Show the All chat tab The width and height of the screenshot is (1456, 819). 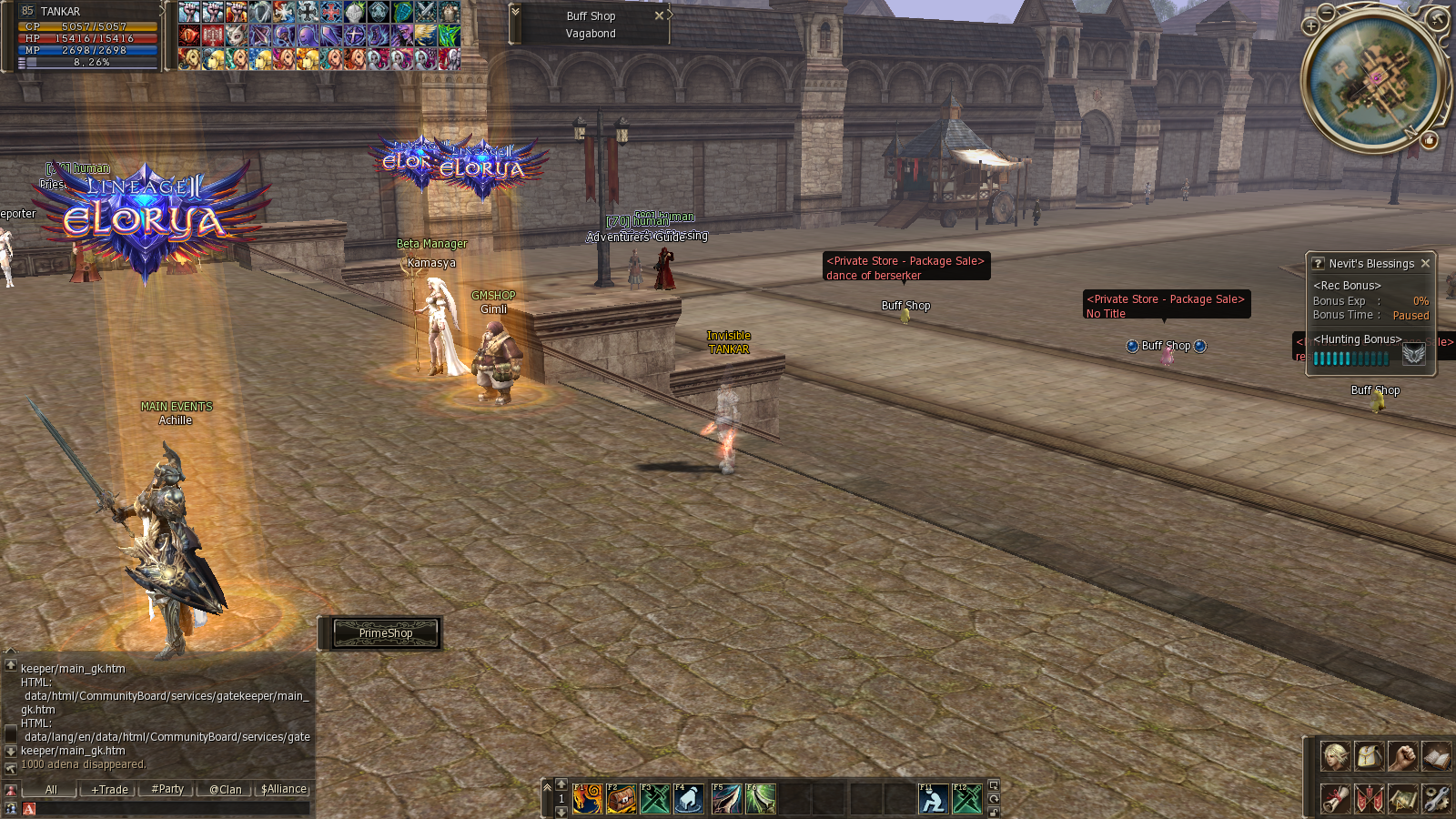click(51, 790)
